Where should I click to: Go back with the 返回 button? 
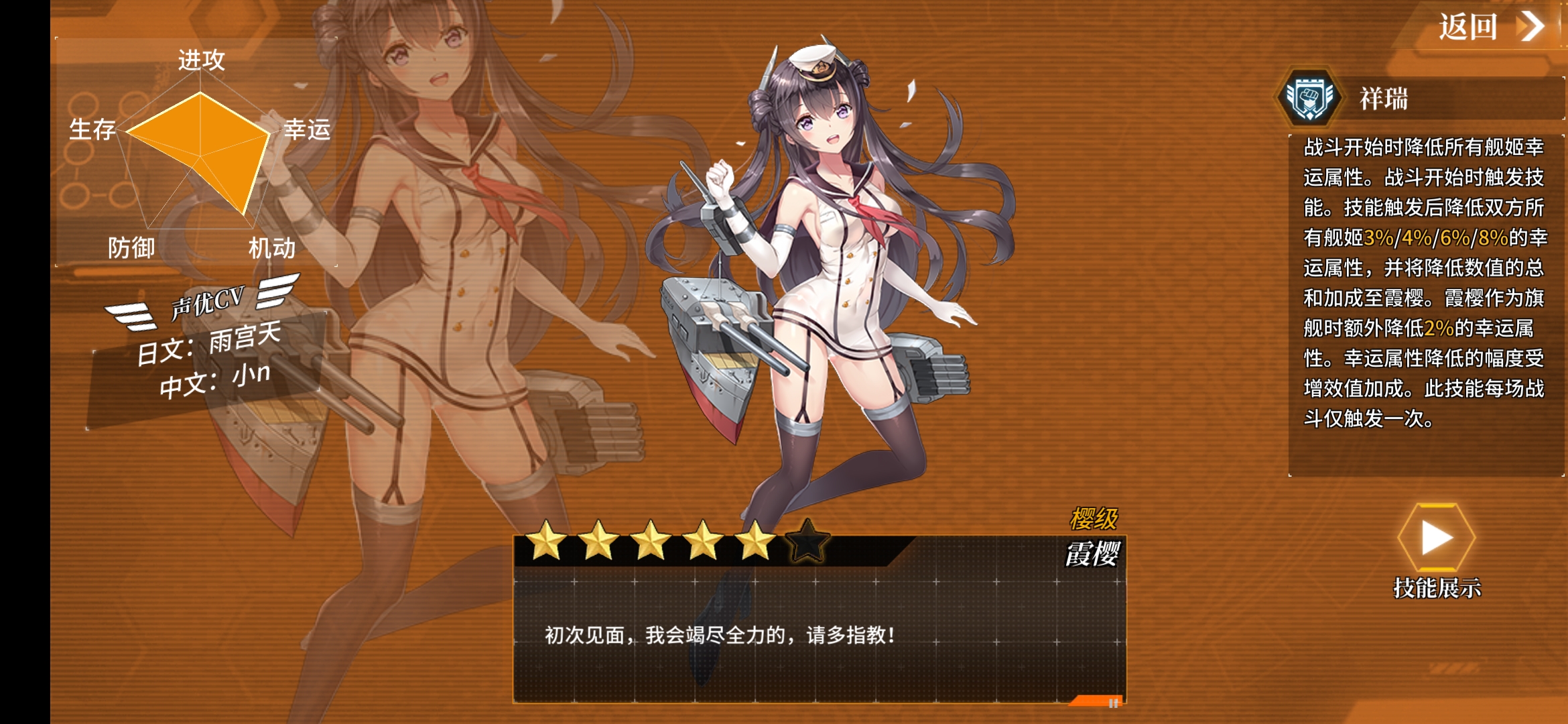[1490, 27]
